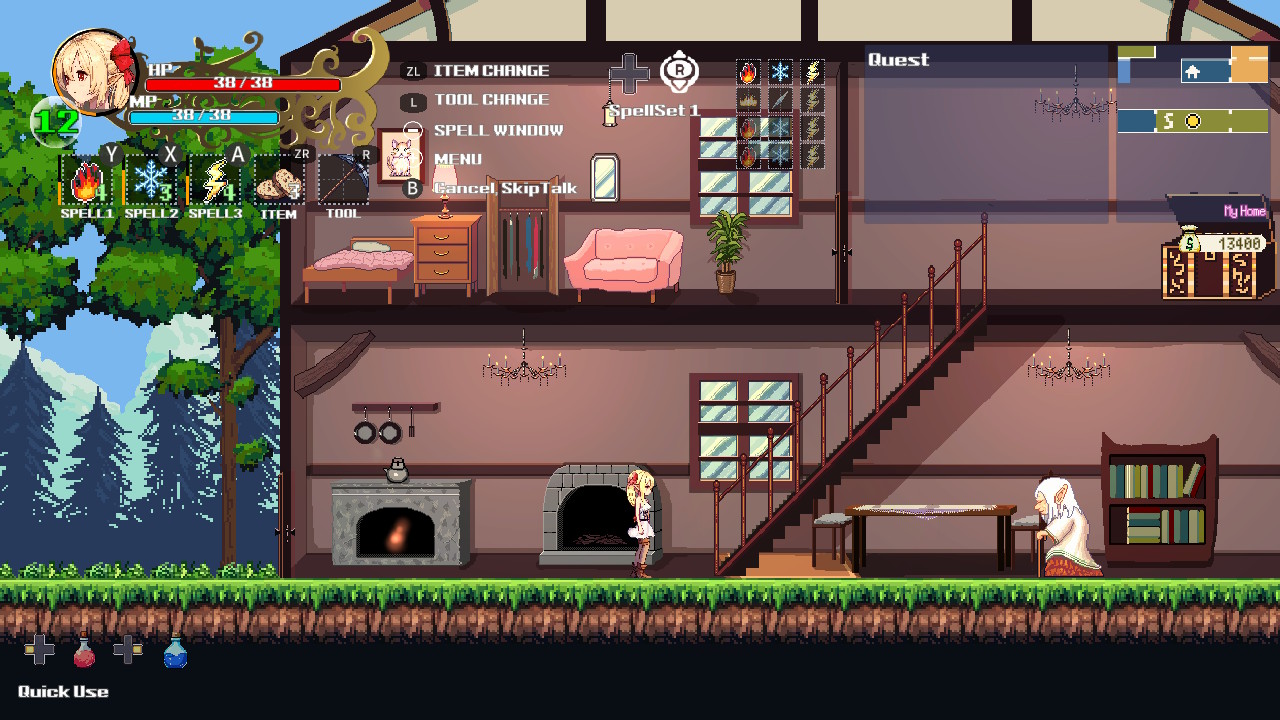
Task: Click the D-pad icon beside SpellSet 1
Action: point(631,72)
